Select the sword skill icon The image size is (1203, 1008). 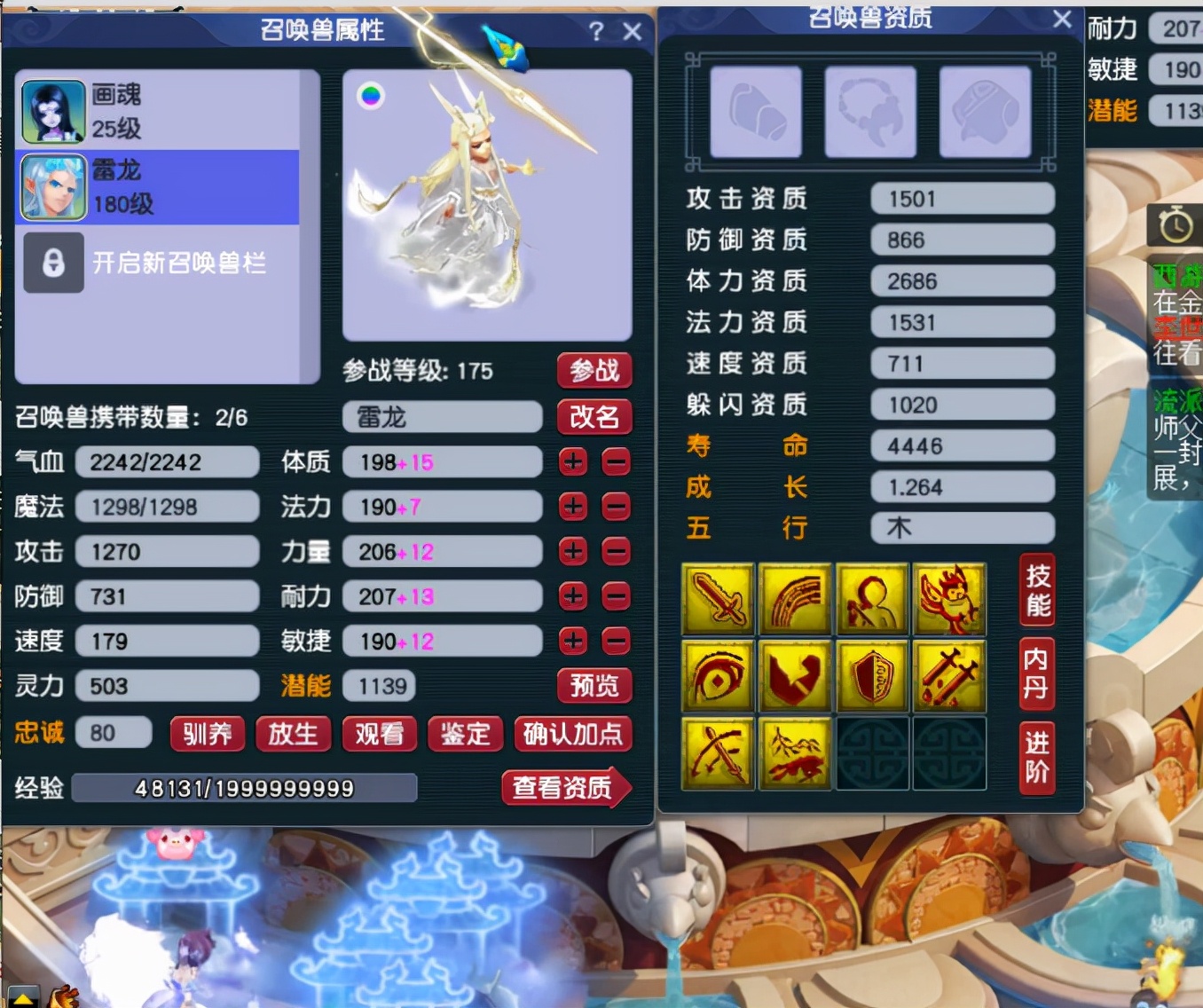719,599
